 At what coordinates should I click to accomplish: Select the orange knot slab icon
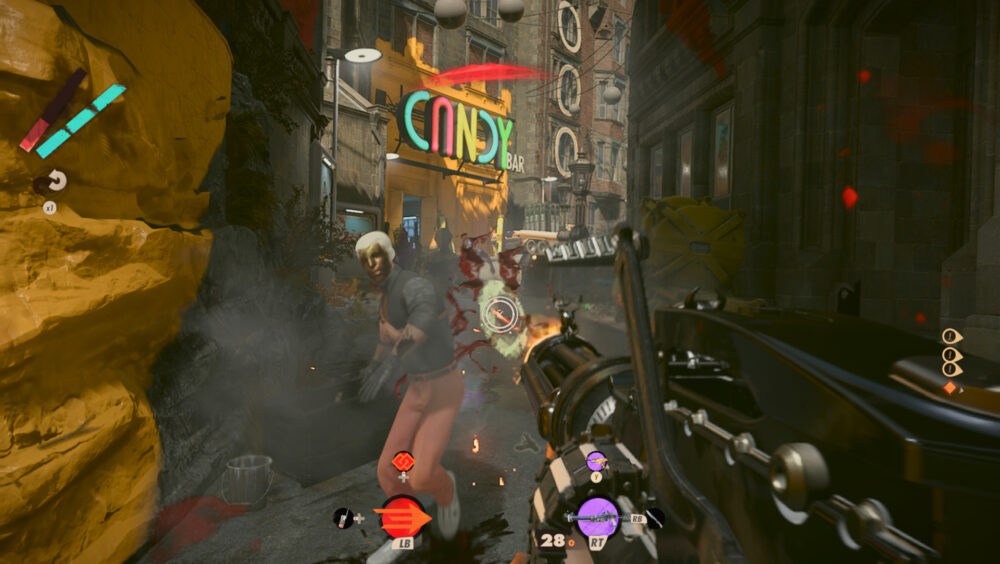coord(403,461)
